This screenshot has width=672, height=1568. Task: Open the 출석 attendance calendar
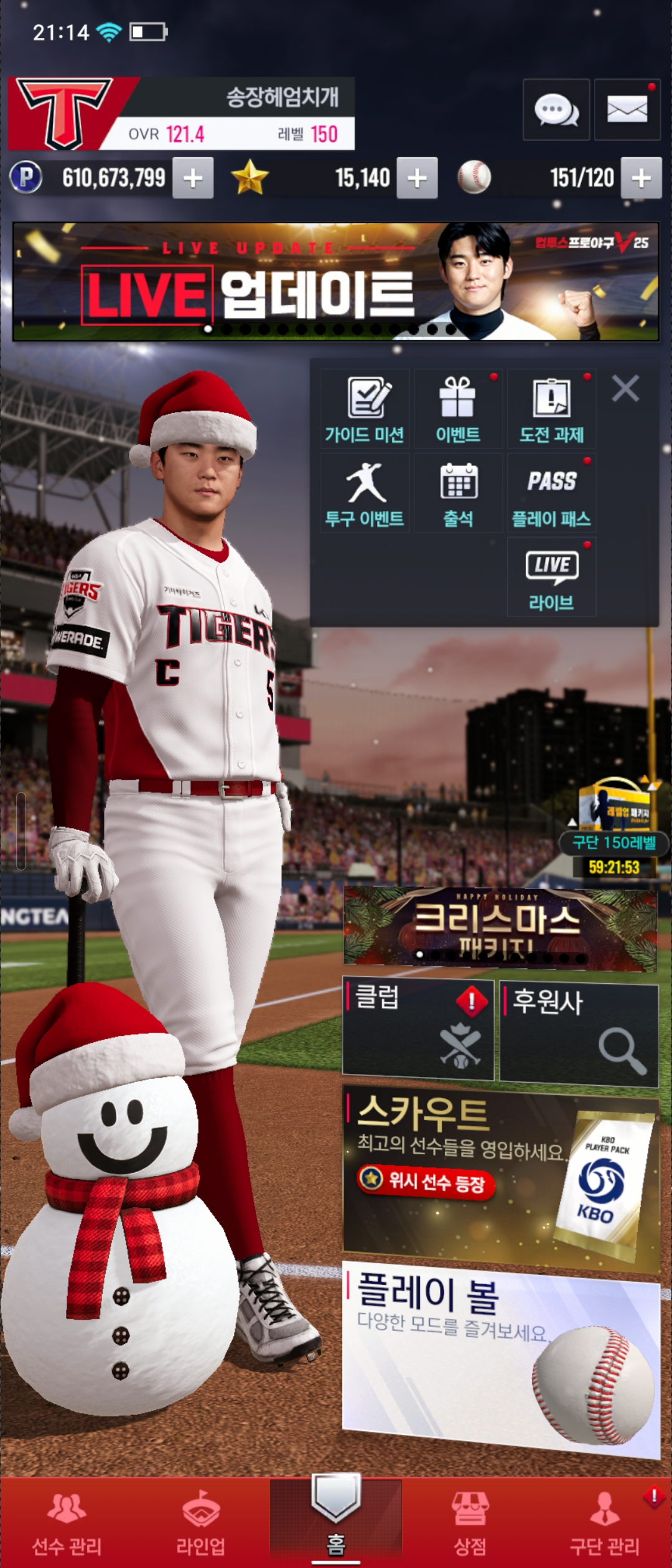(x=458, y=493)
